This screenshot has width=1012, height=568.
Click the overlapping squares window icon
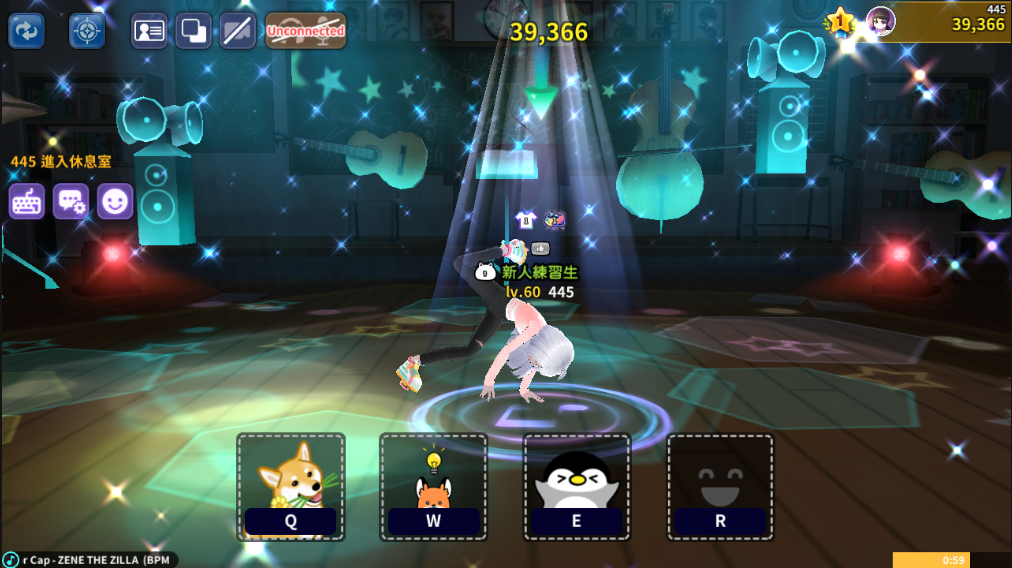click(x=193, y=31)
